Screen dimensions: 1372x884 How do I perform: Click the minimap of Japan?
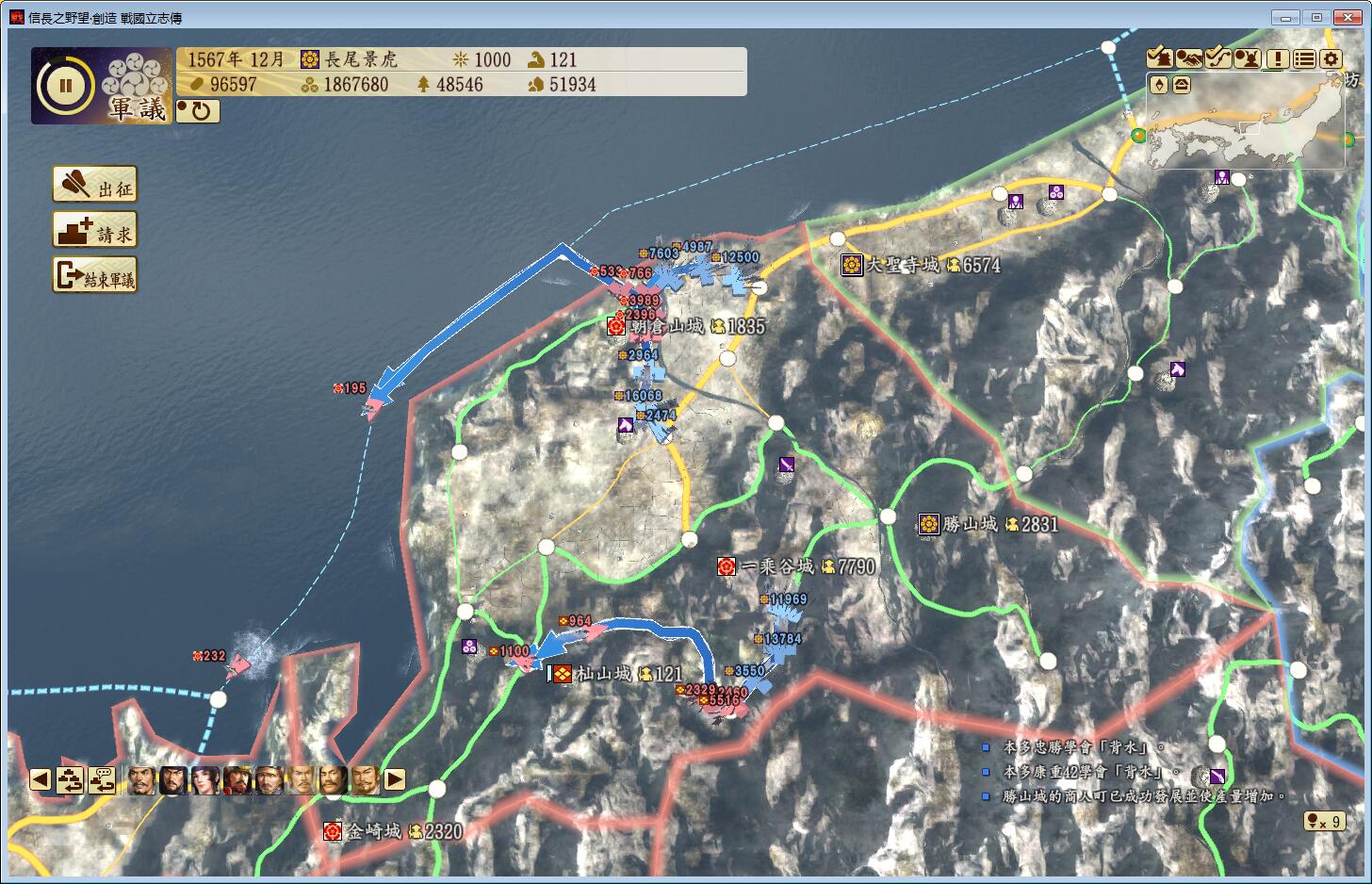[1253, 127]
